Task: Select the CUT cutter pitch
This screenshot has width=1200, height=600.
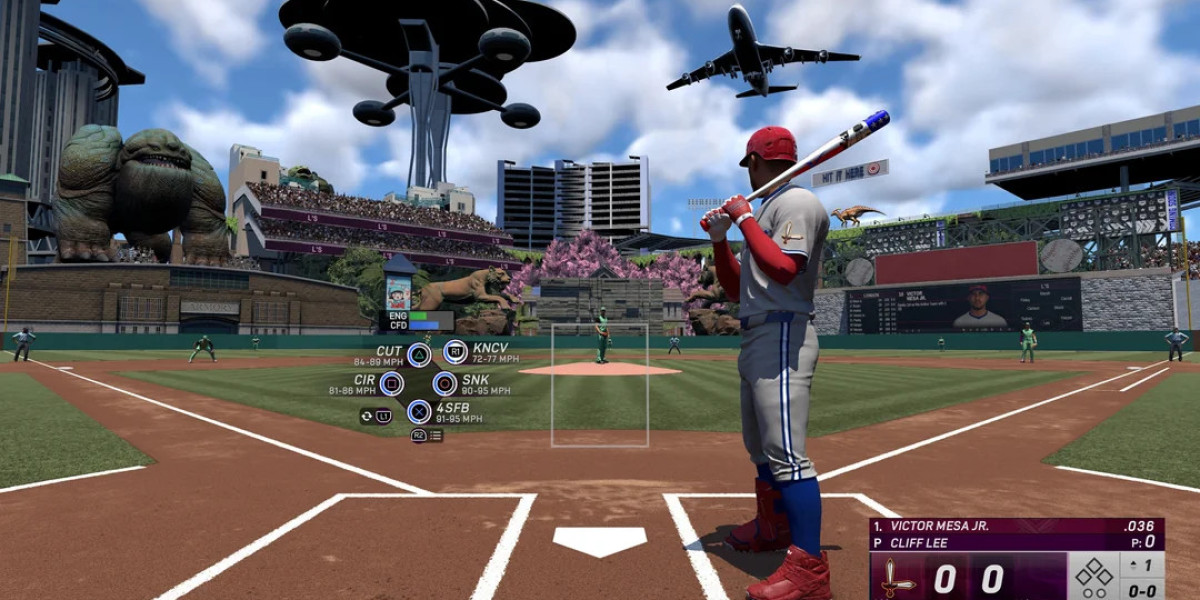Action: tap(419, 354)
